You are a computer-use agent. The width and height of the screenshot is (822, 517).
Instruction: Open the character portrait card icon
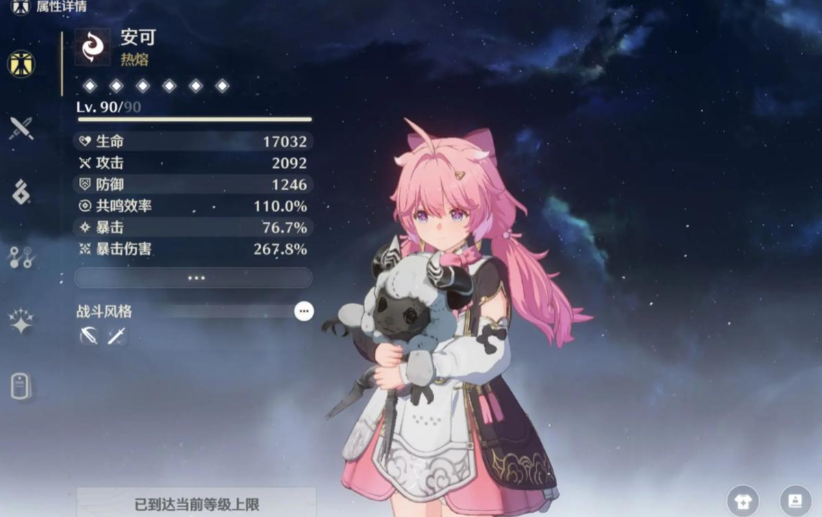click(x=795, y=500)
